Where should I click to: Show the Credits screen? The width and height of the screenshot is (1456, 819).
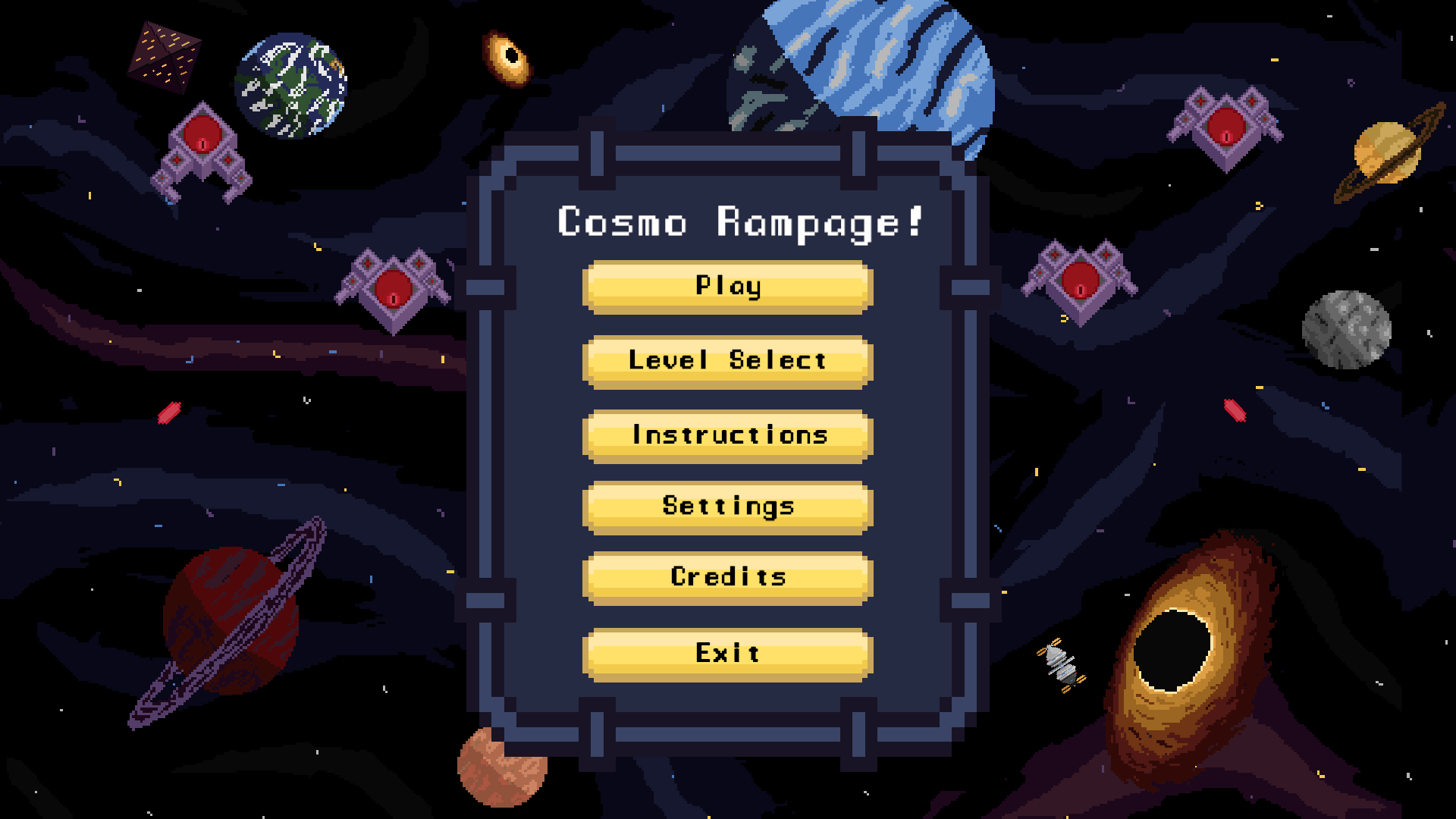(726, 577)
